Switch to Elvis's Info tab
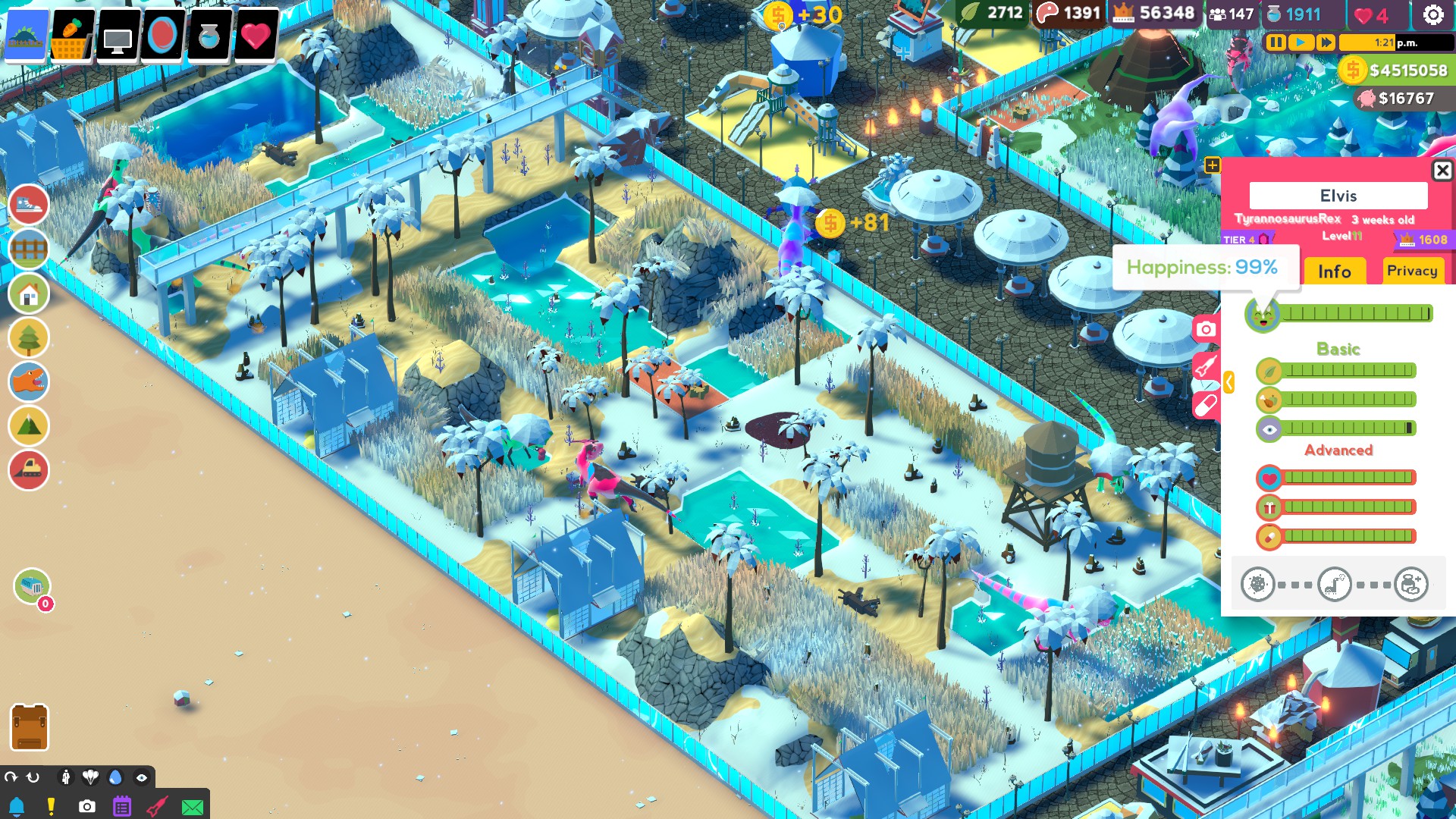 coord(1335,271)
